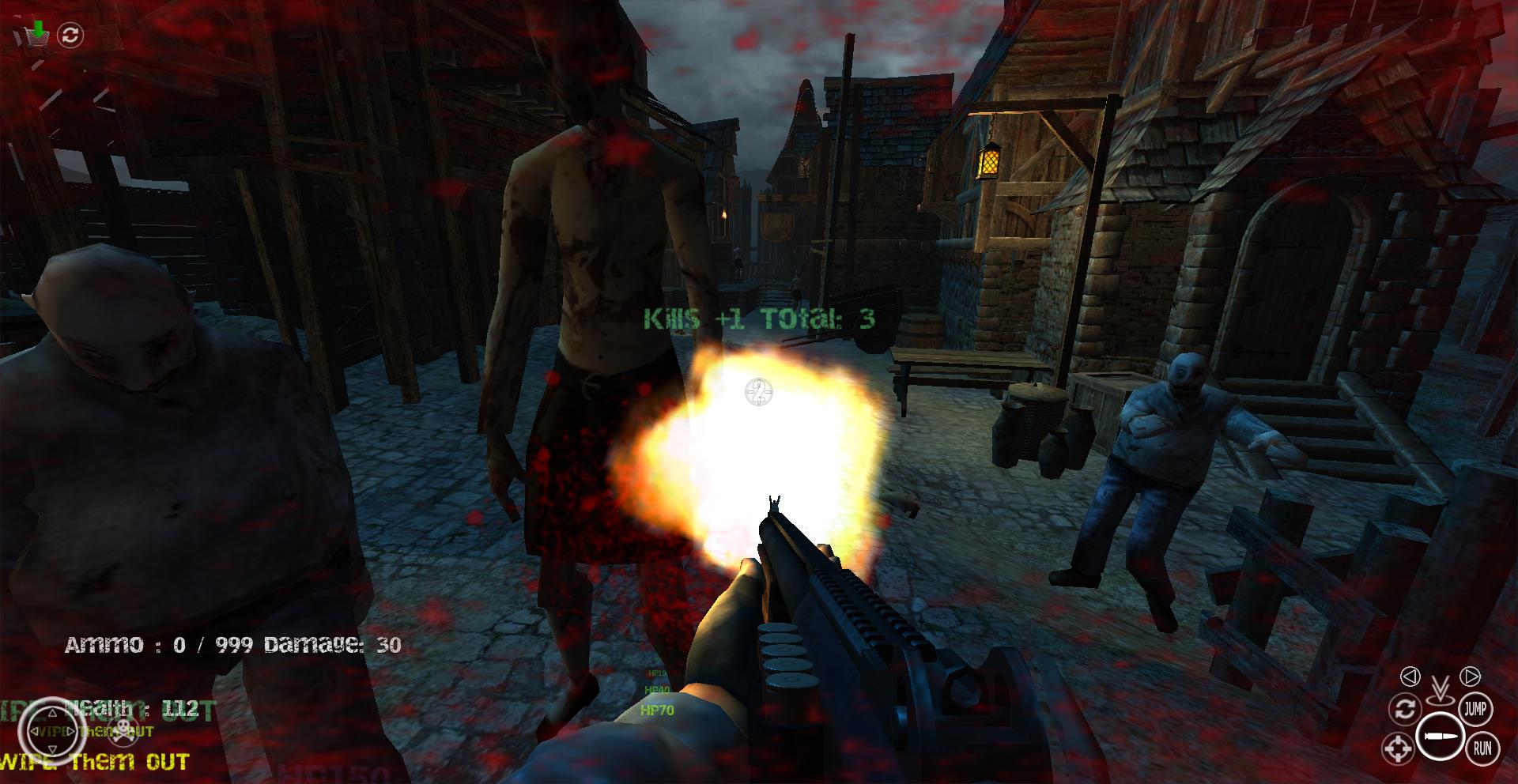
Task: Toggle RUN mode on
Action: (1482, 747)
